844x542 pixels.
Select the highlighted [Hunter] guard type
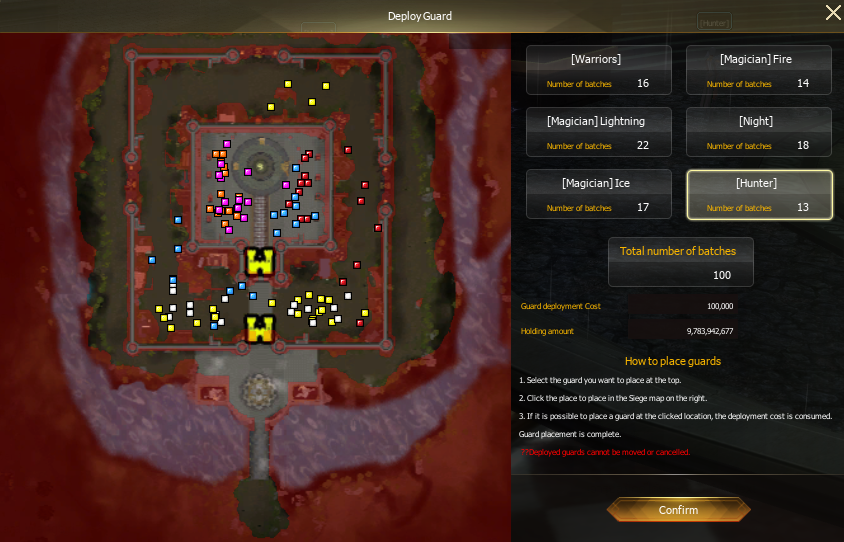758,194
